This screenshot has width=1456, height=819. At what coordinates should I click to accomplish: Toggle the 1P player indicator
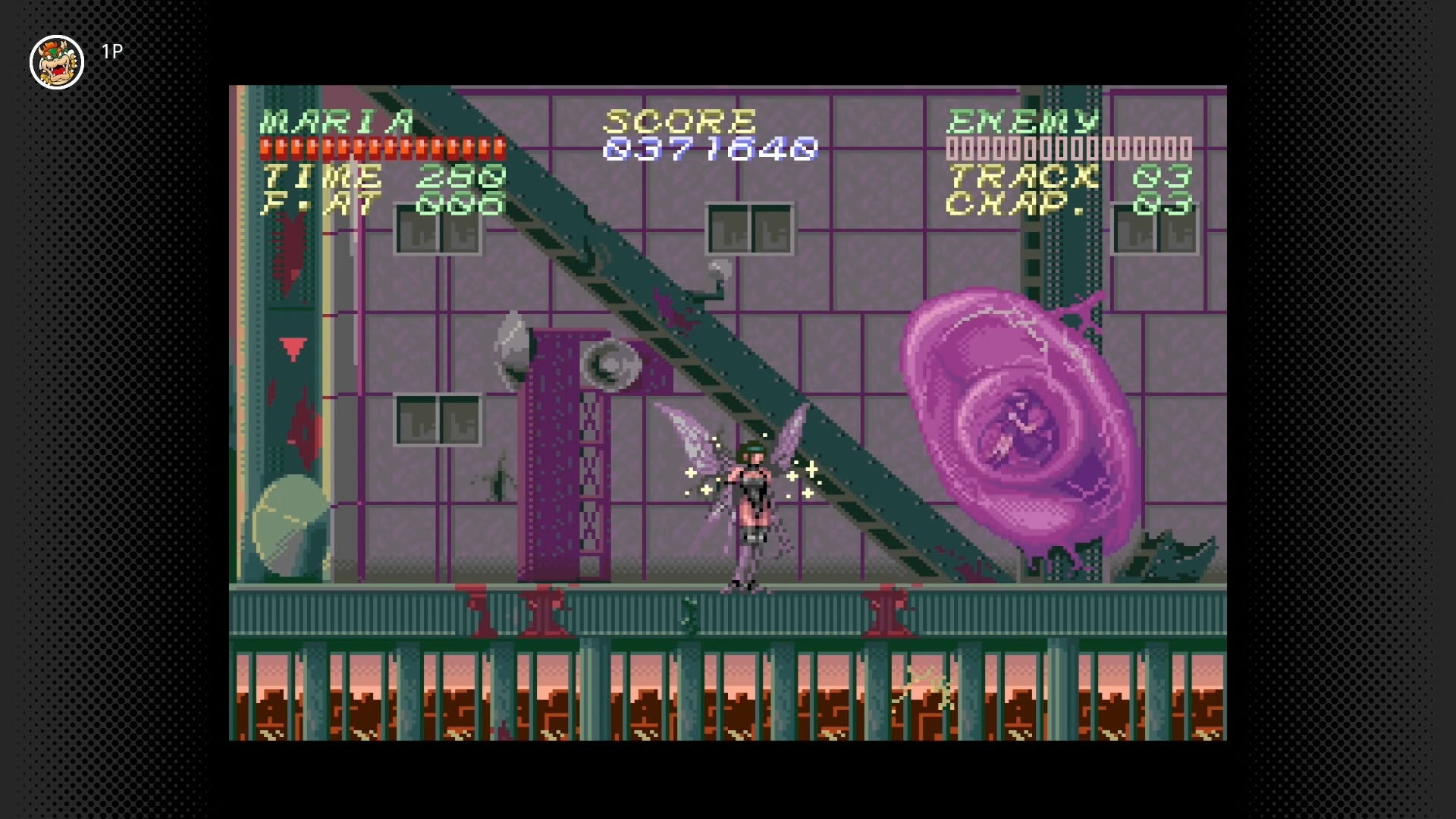point(110,52)
